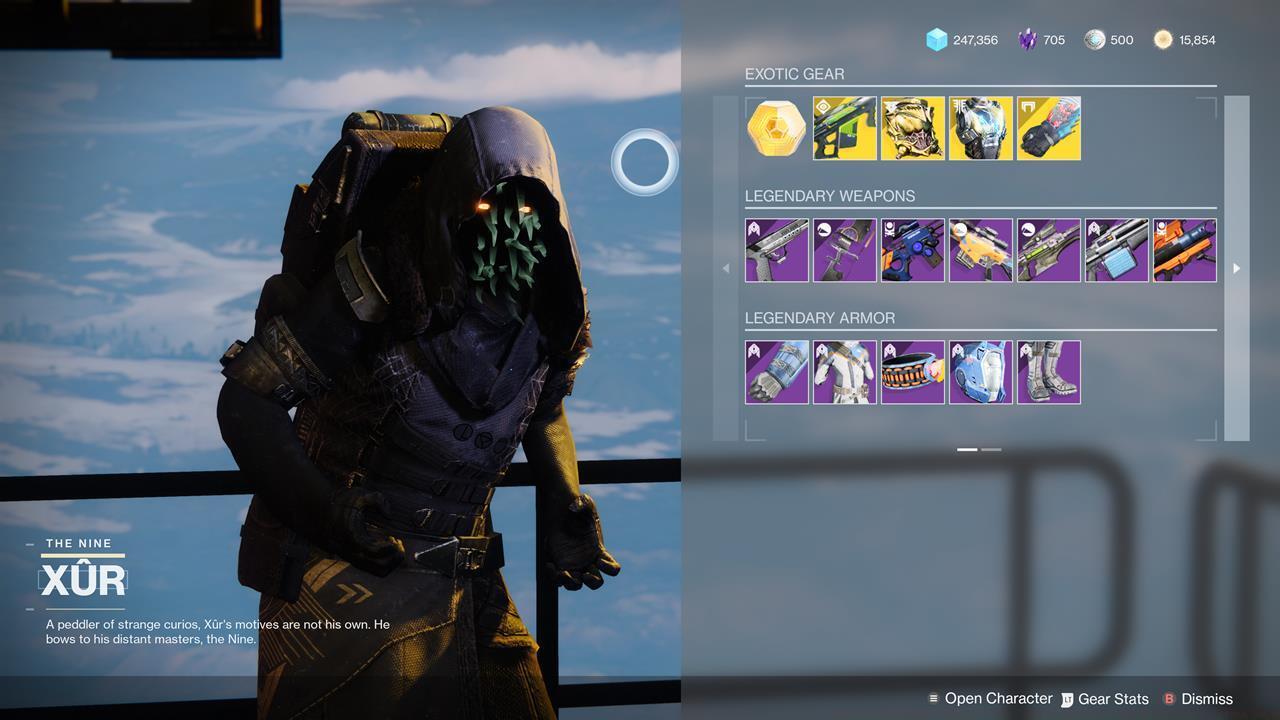Go back using the left carousel arrow
The image size is (1280, 720).
724,268
